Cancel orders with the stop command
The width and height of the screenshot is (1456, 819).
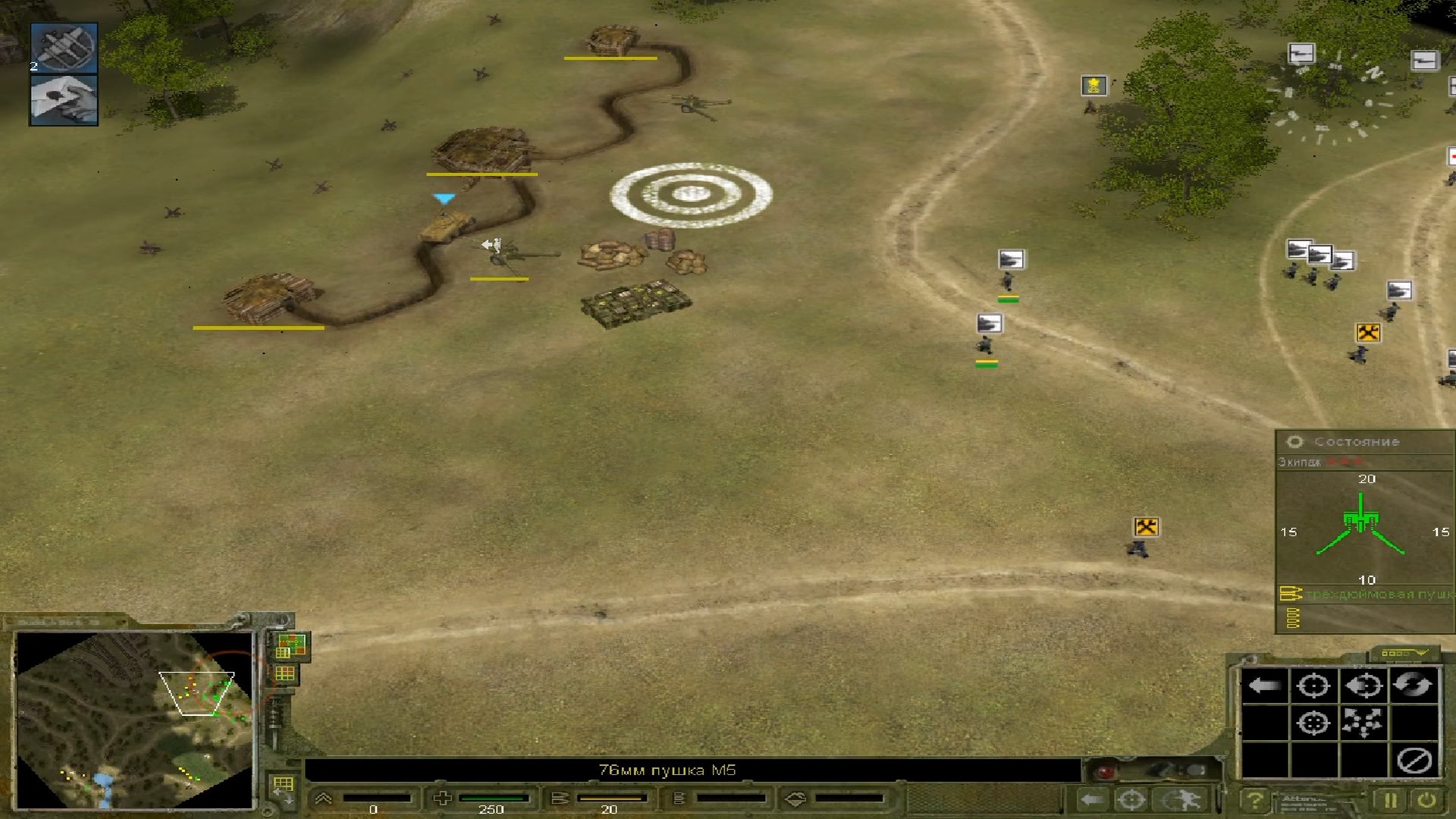click(x=1414, y=760)
